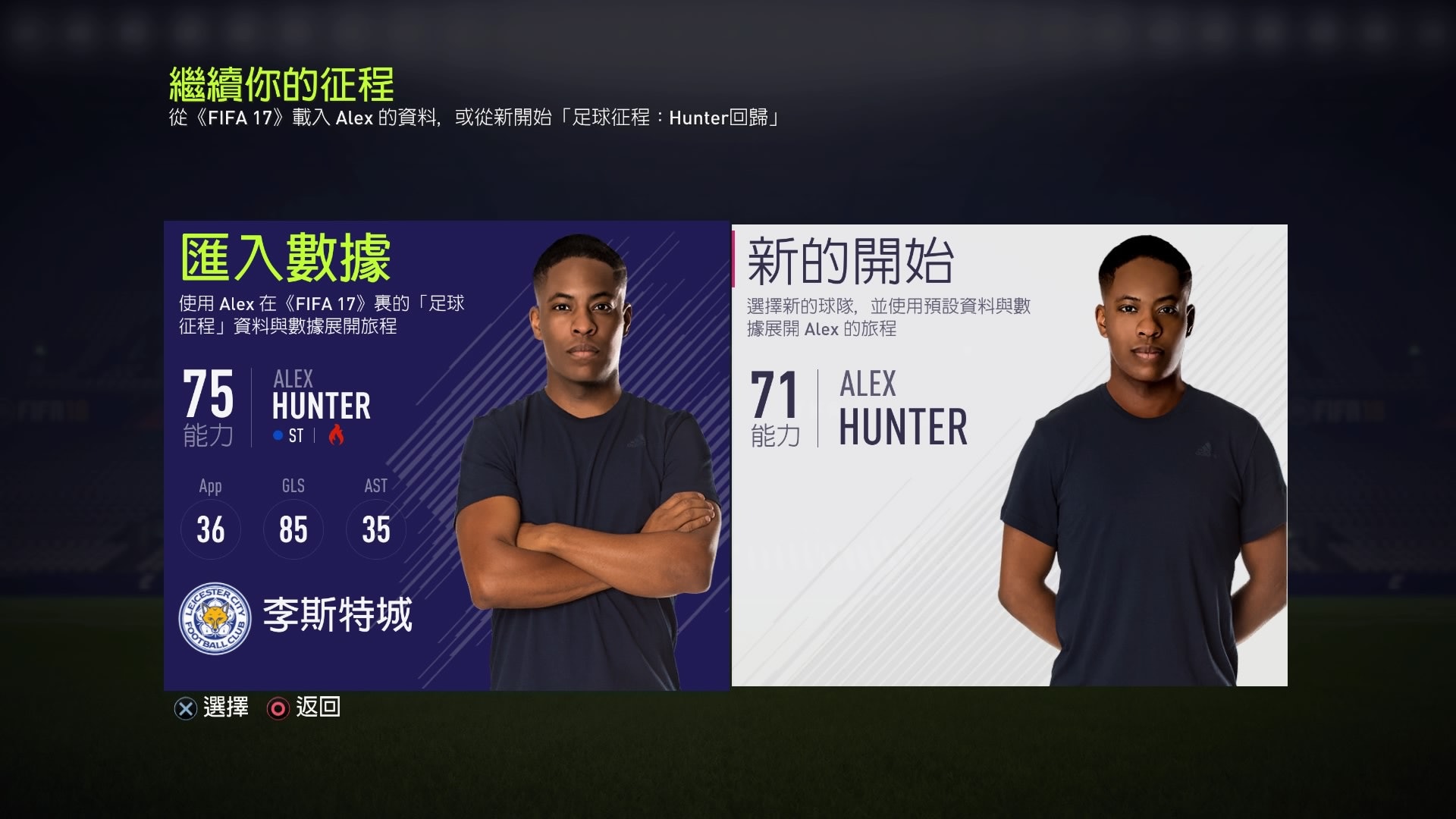Choose the 新的開始 fresh start card
This screenshot has height=819, width=1456.
point(1009,455)
